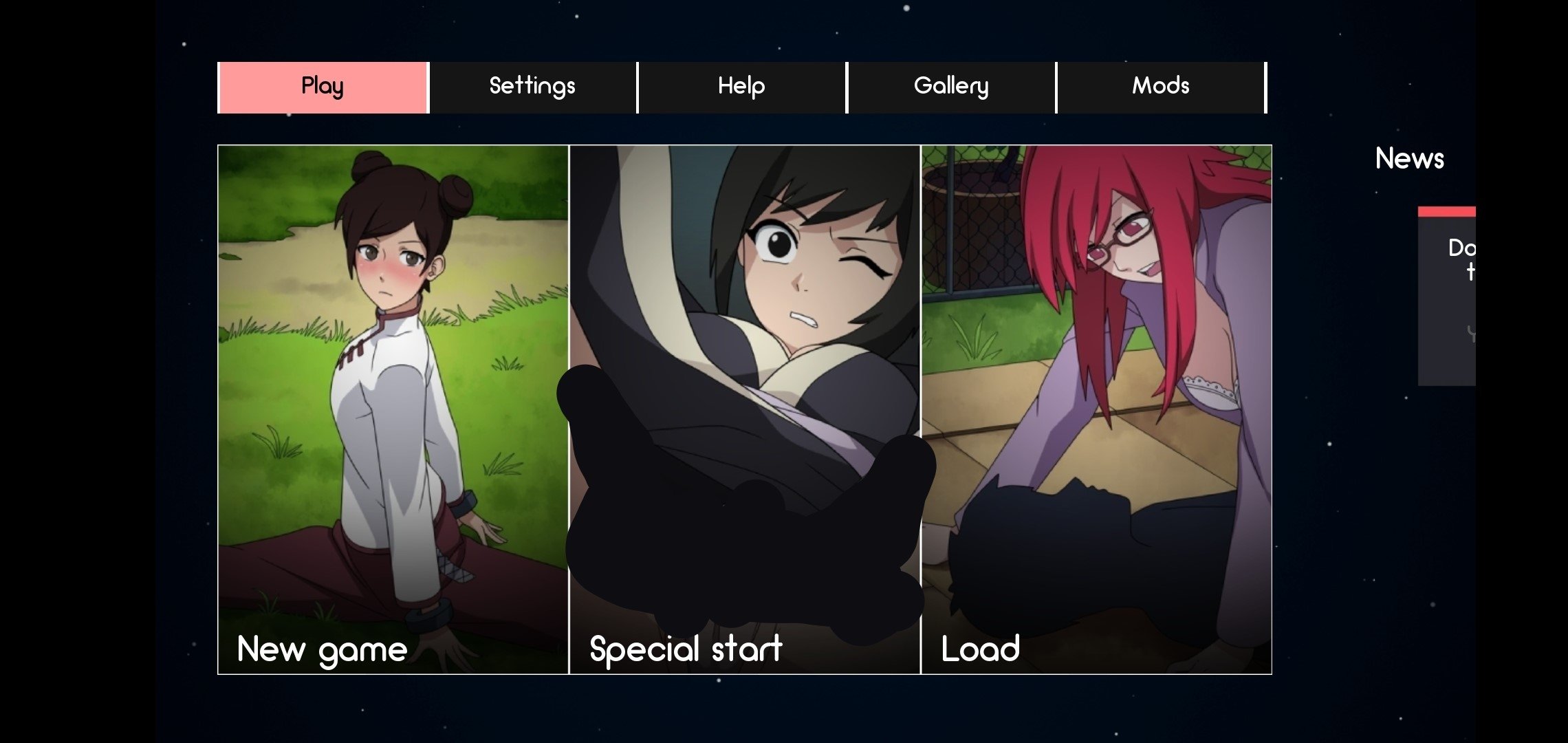Switch to the Settings tab

(532, 86)
